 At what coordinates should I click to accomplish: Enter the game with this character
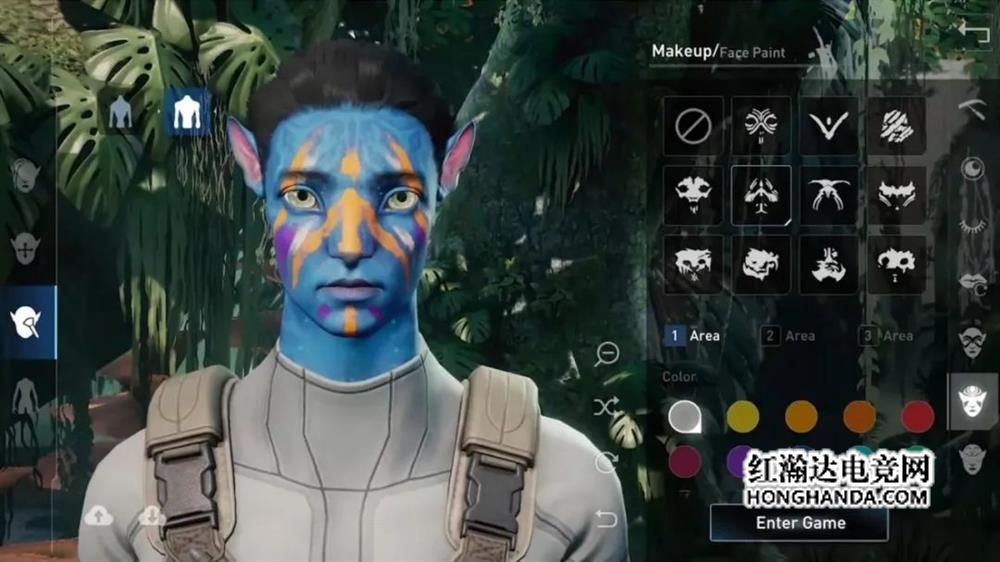(x=799, y=523)
